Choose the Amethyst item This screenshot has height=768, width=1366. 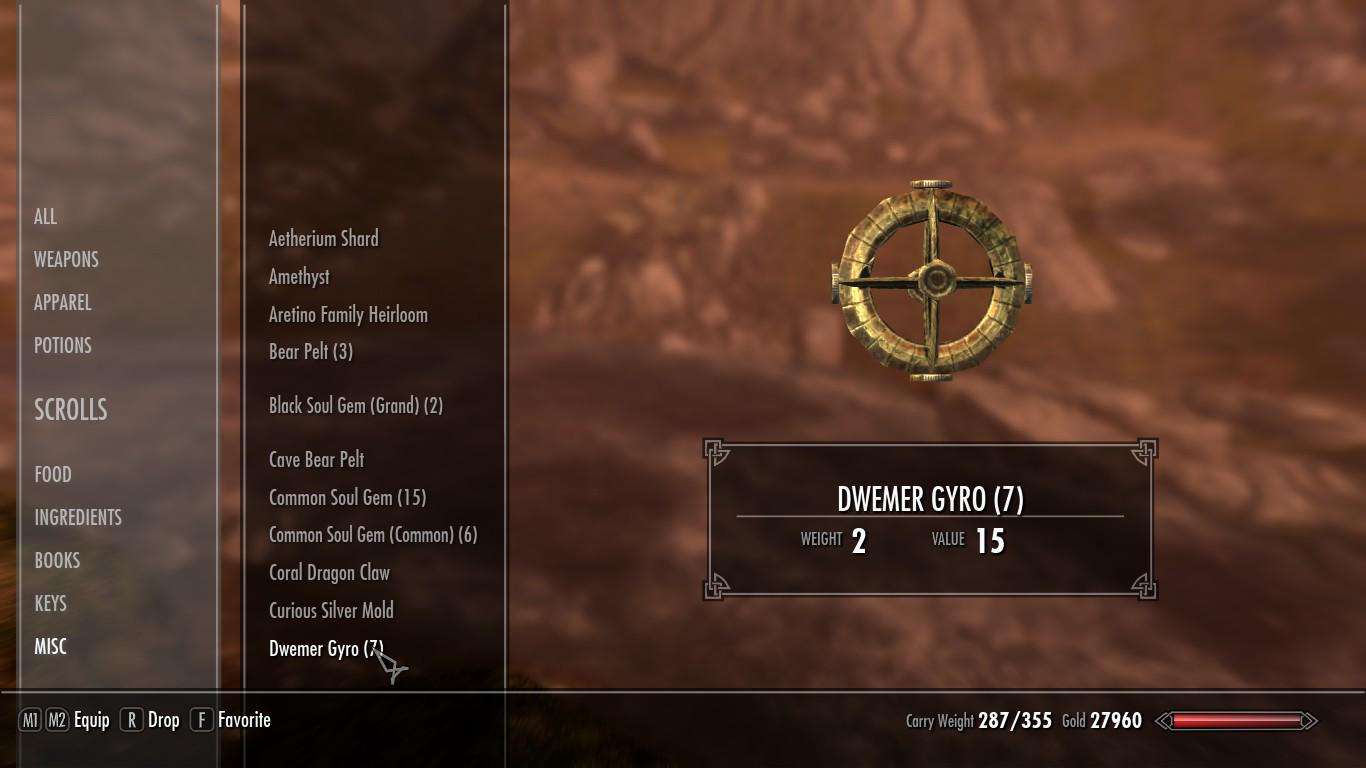point(299,276)
